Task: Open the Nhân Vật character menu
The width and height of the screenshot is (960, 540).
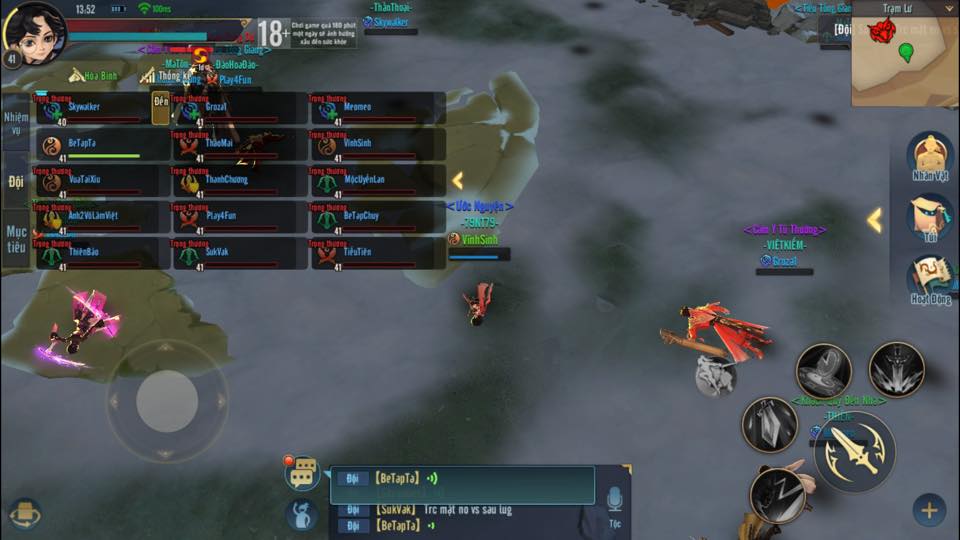Action: point(930,156)
